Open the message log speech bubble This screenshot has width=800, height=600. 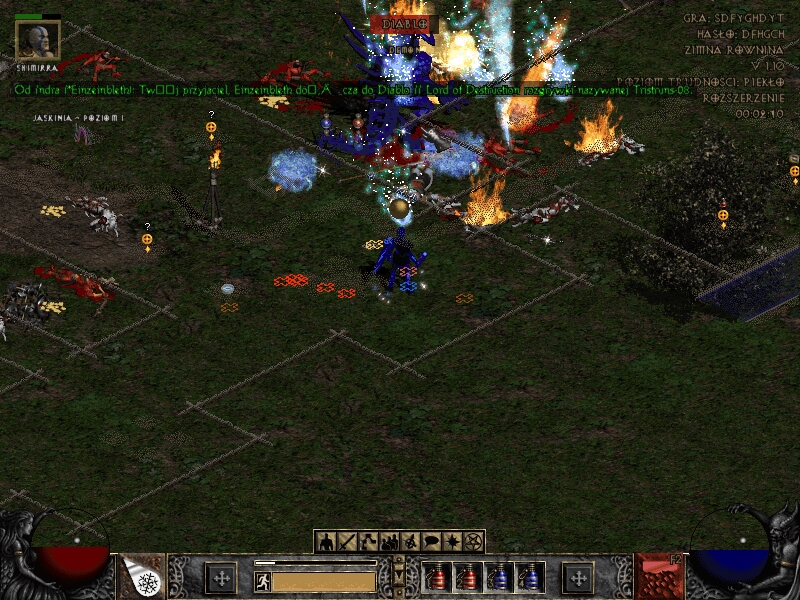[431, 542]
